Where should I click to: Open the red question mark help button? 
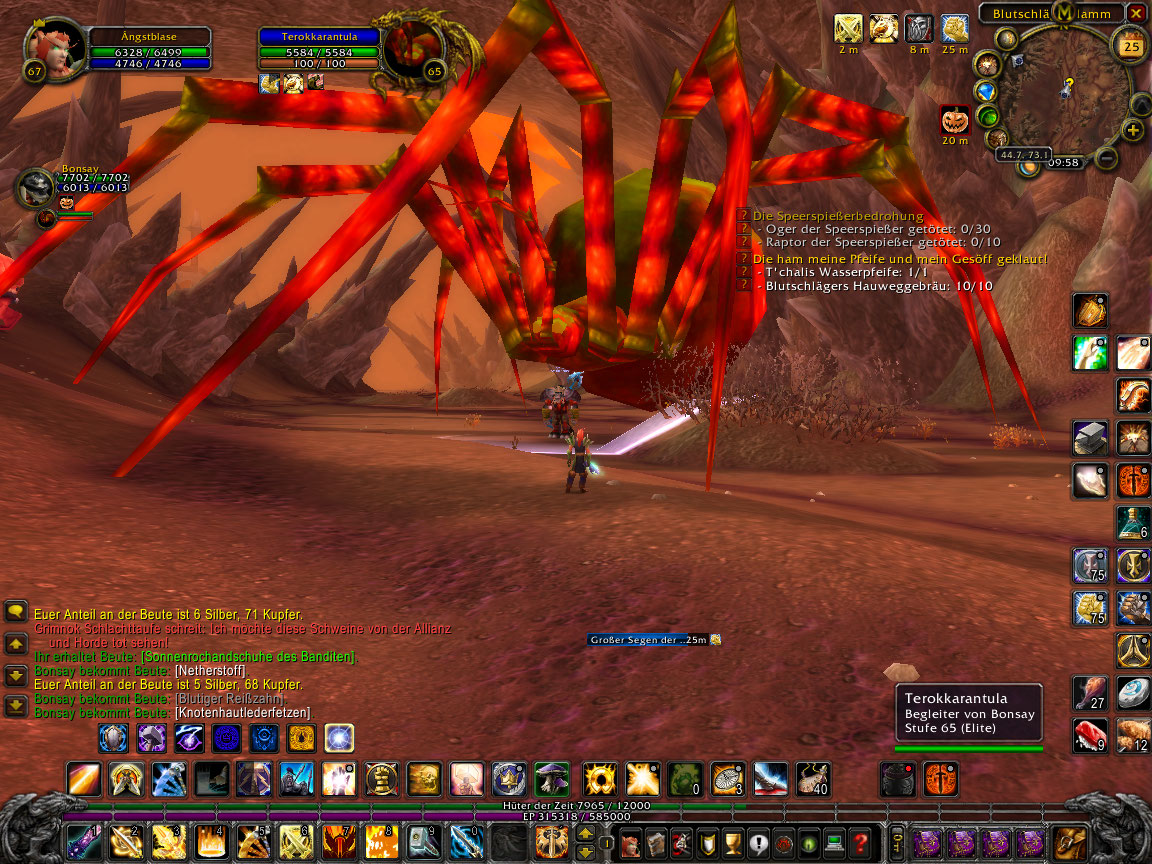[x=860, y=842]
